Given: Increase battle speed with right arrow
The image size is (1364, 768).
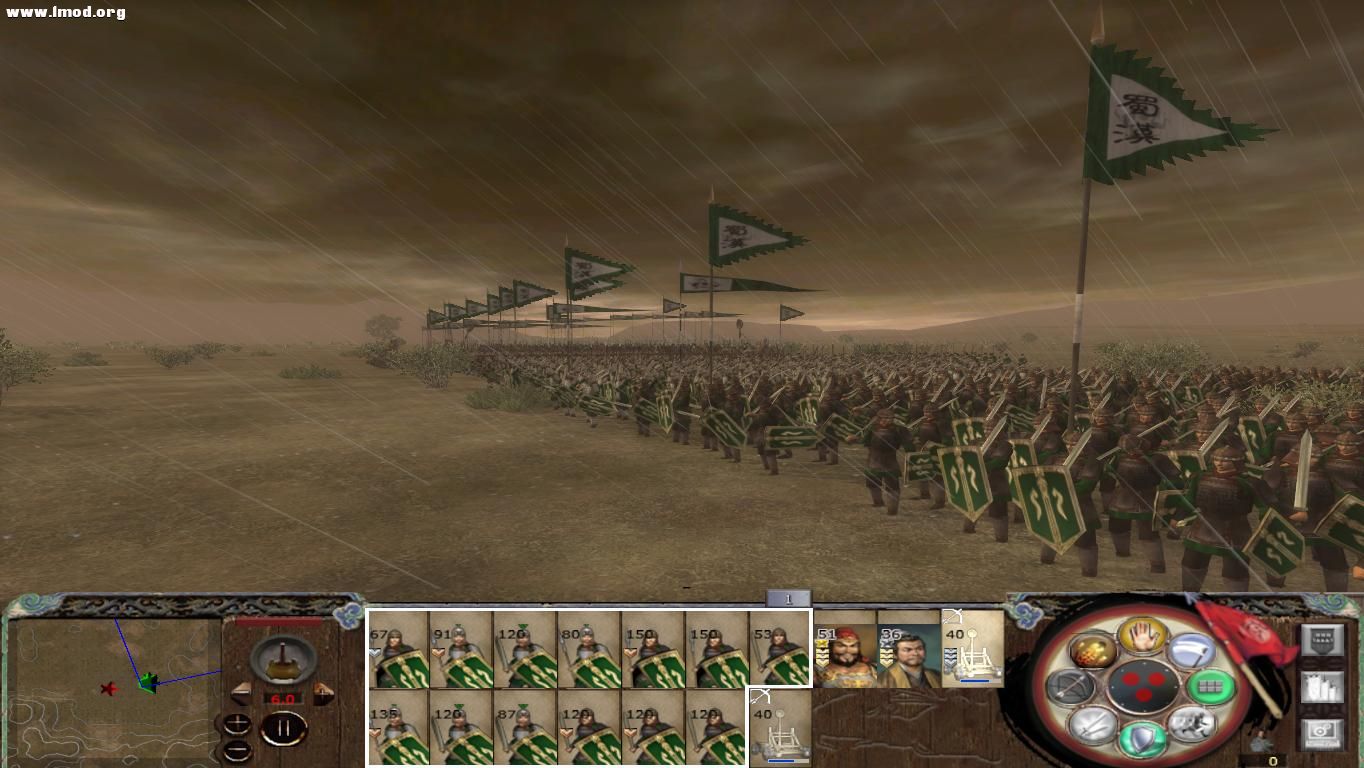Looking at the screenshot, I should (323, 693).
